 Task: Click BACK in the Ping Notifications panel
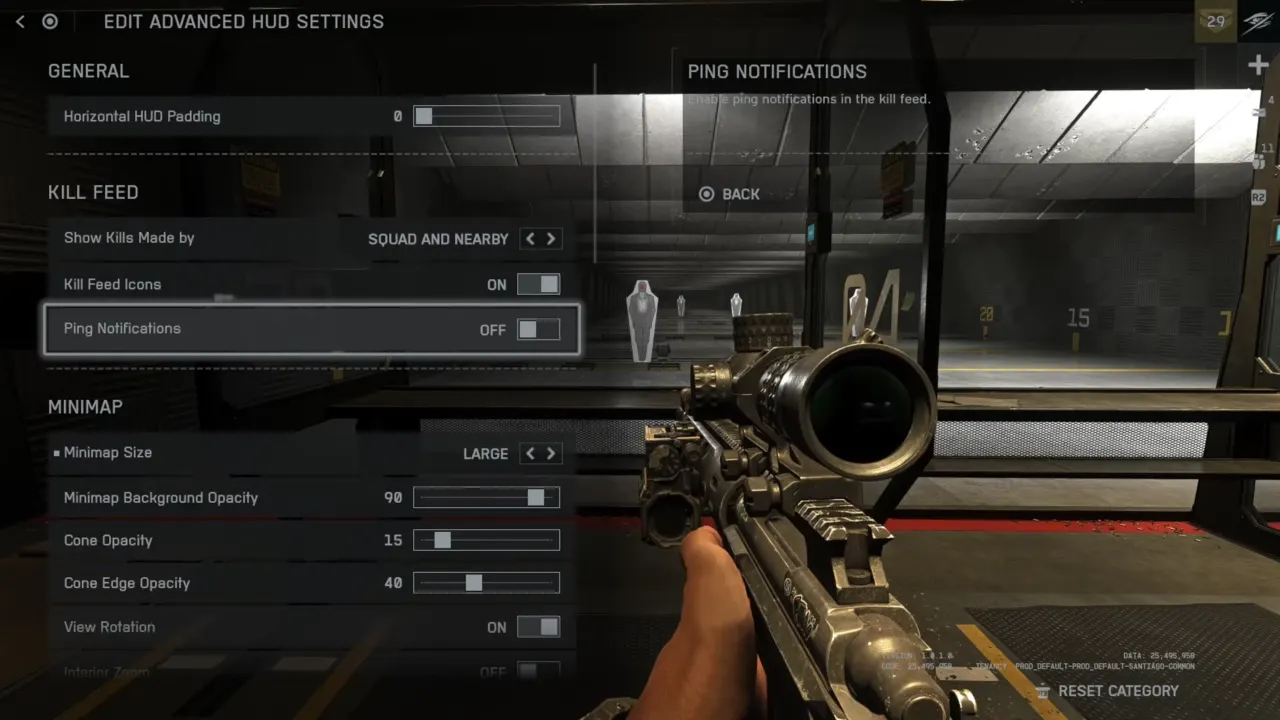(x=730, y=194)
